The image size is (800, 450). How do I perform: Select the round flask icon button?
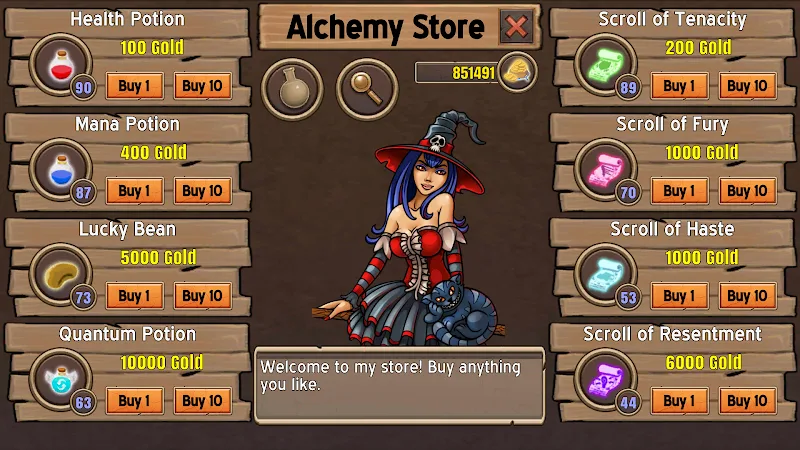pyautogui.click(x=292, y=89)
